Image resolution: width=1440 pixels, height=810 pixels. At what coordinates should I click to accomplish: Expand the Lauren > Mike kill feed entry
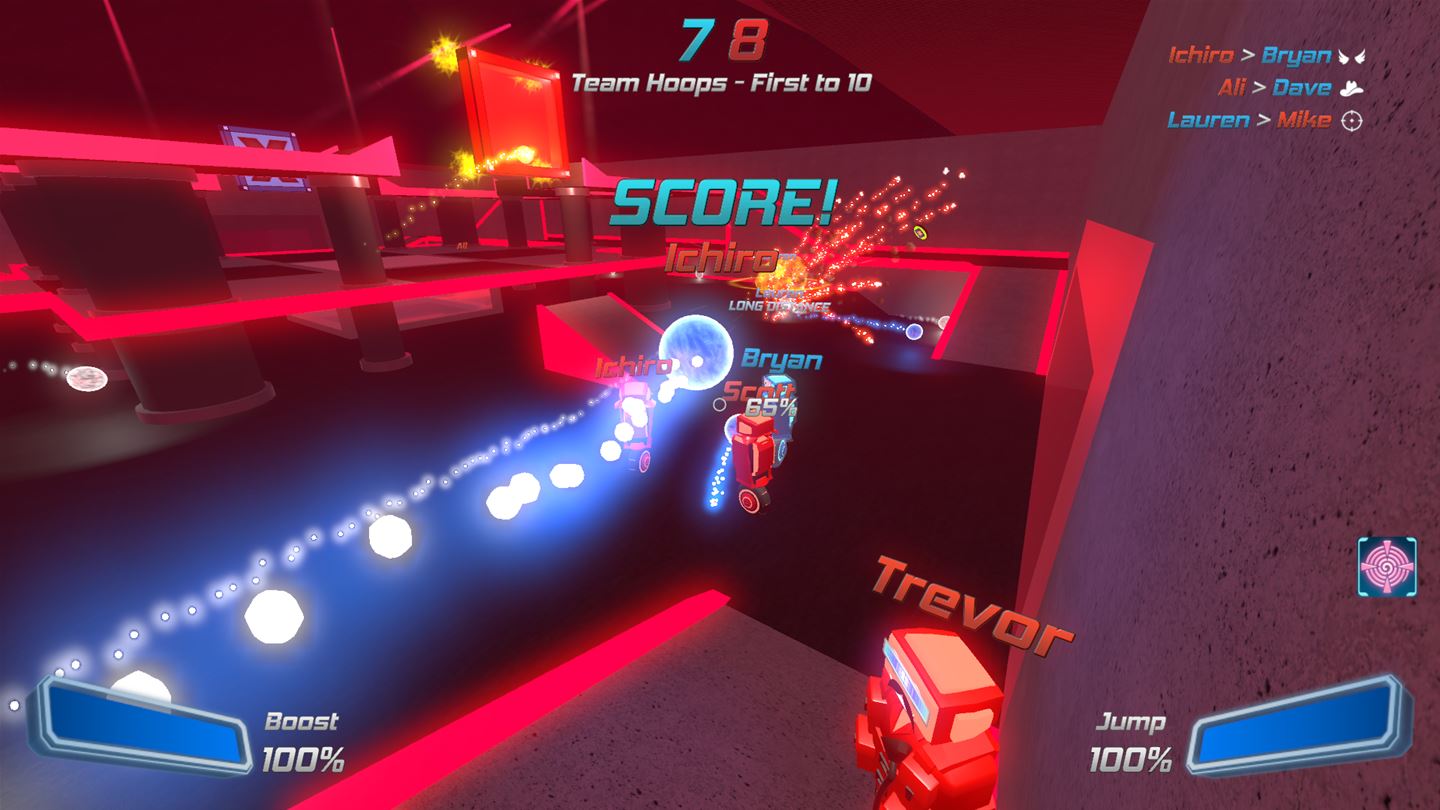(x=1253, y=121)
